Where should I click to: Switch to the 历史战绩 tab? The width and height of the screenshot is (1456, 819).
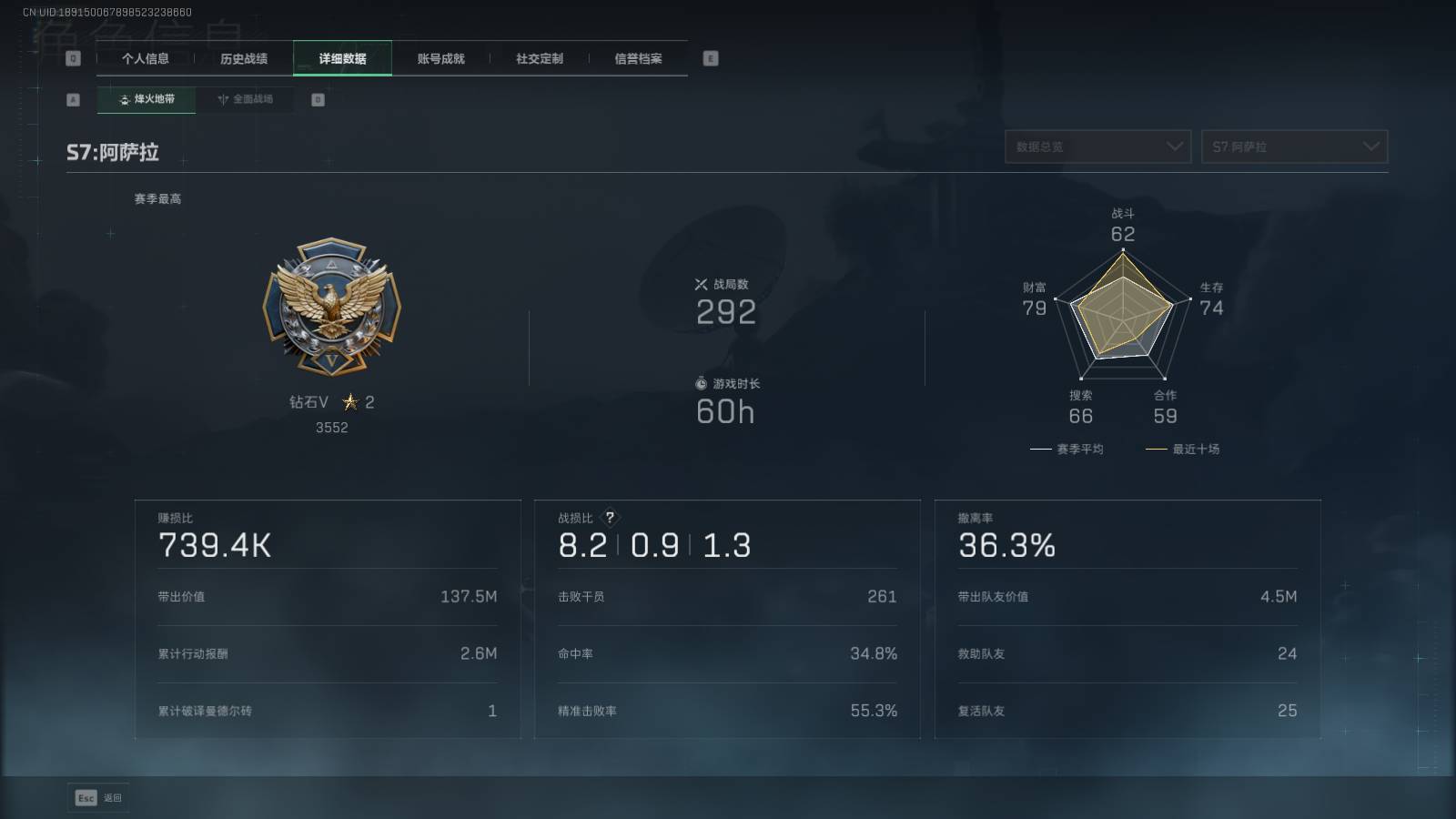(x=244, y=58)
